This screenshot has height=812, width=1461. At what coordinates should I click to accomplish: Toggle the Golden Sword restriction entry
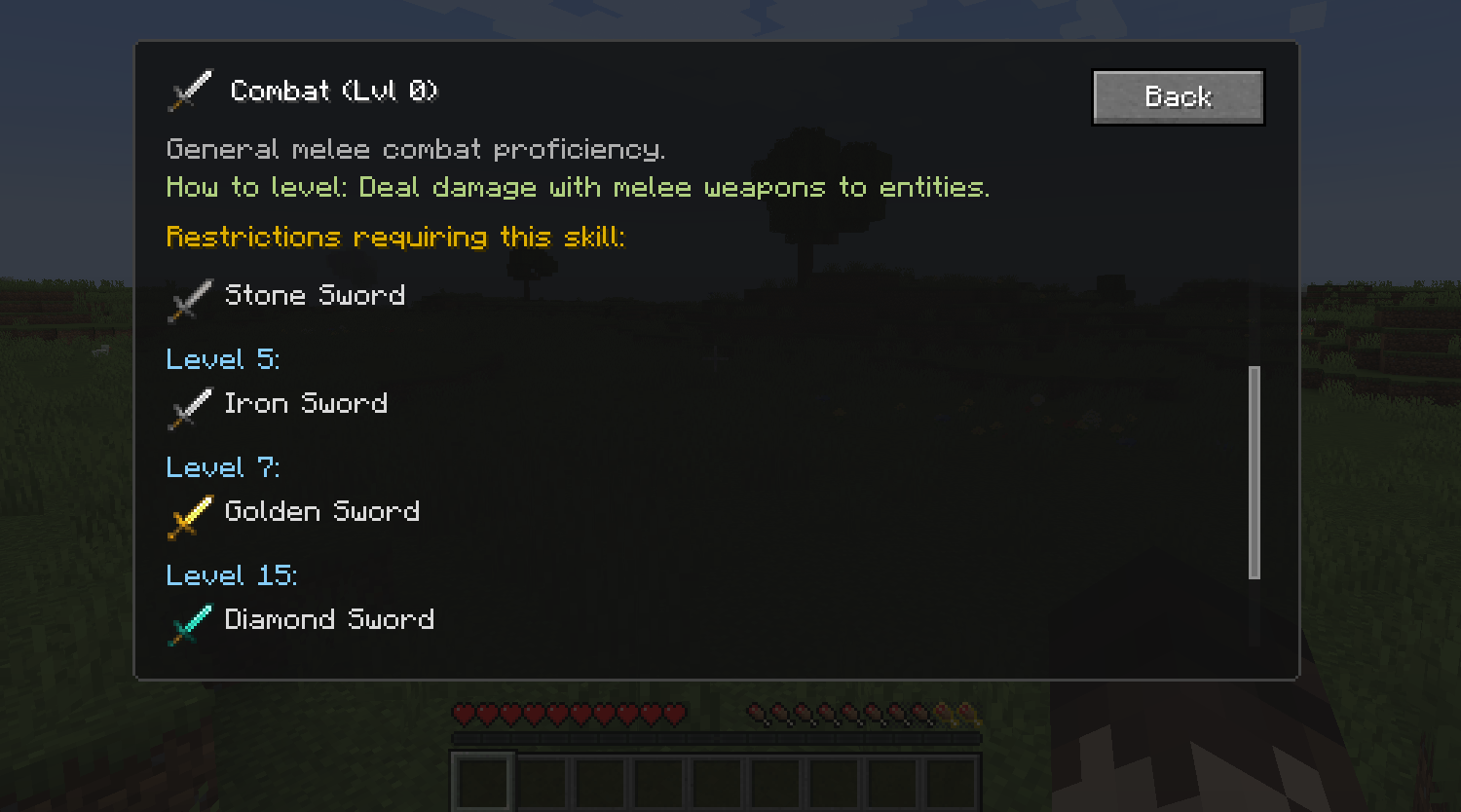click(x=321, y=510)
